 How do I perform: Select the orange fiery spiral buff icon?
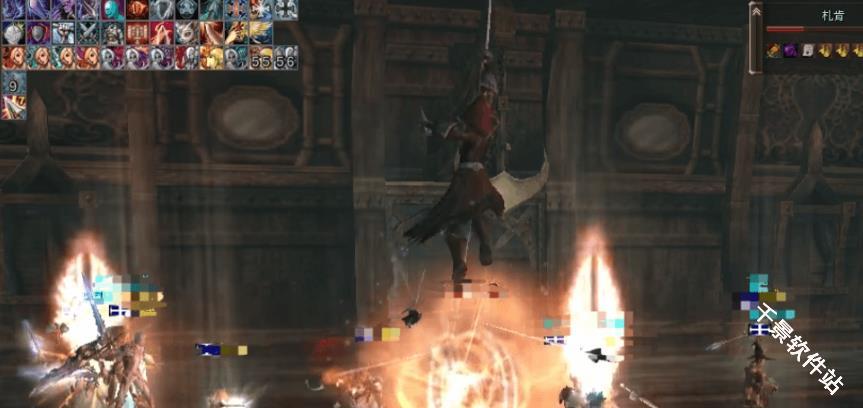pos(136,10)
